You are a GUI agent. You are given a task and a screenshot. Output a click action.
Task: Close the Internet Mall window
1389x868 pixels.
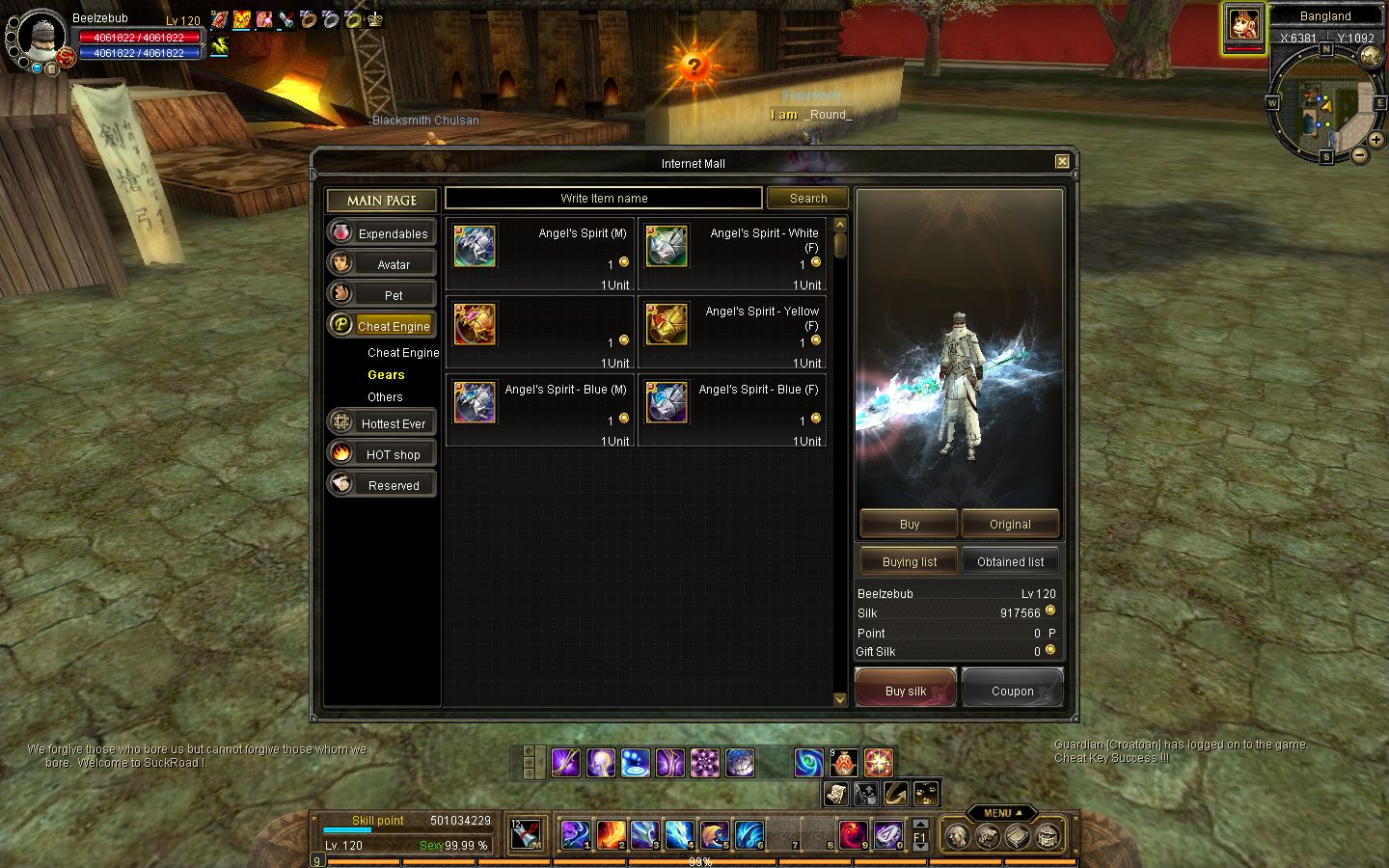[x=1062, y=162]
